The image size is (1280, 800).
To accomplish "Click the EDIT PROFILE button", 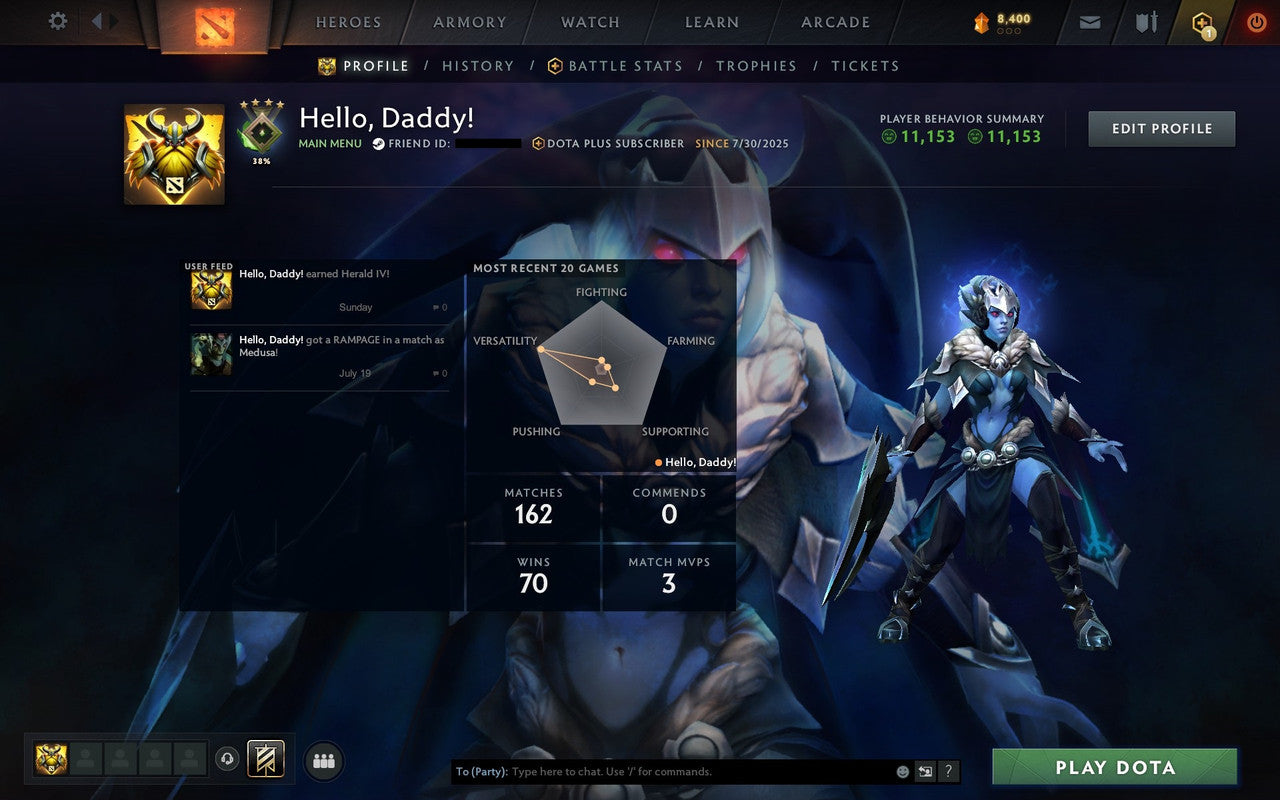I will tap(1162, 128).
